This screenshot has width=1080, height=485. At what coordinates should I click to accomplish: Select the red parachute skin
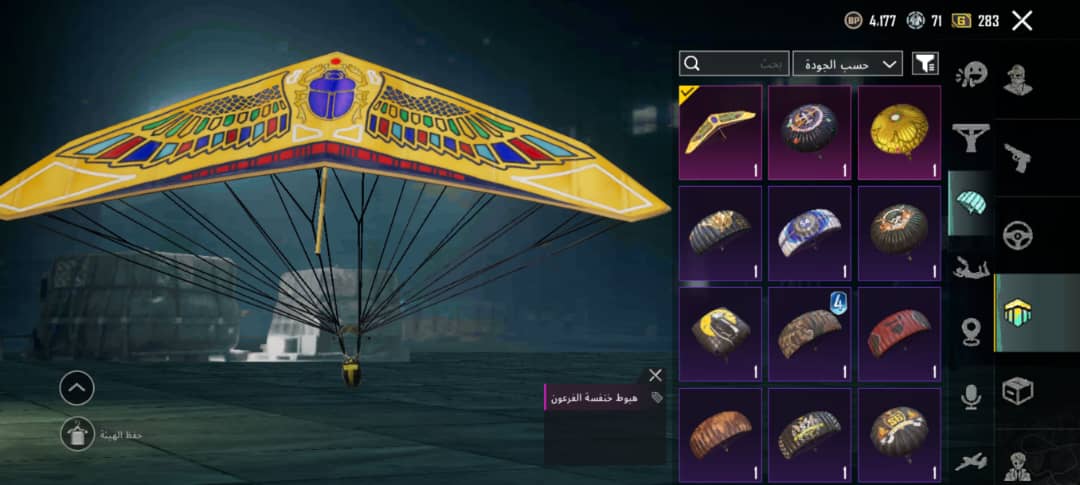point(899,334)
